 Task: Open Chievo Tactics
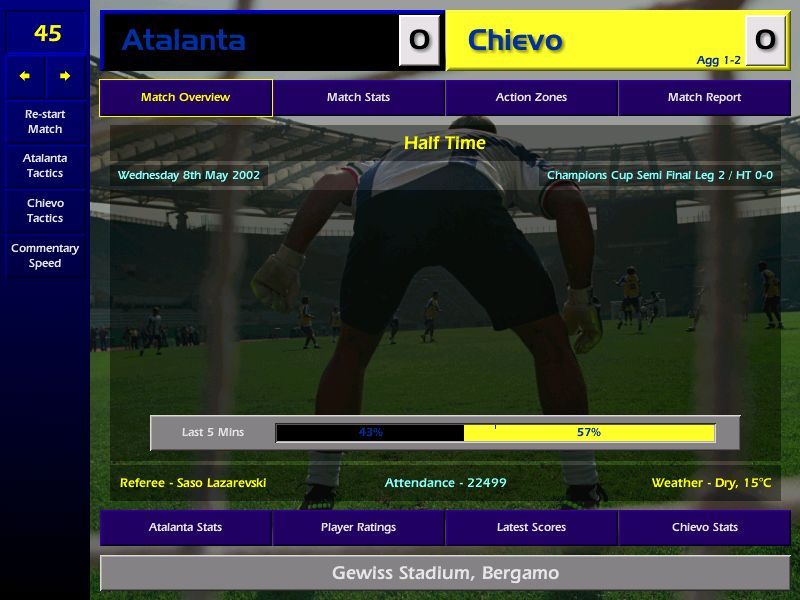45,211
